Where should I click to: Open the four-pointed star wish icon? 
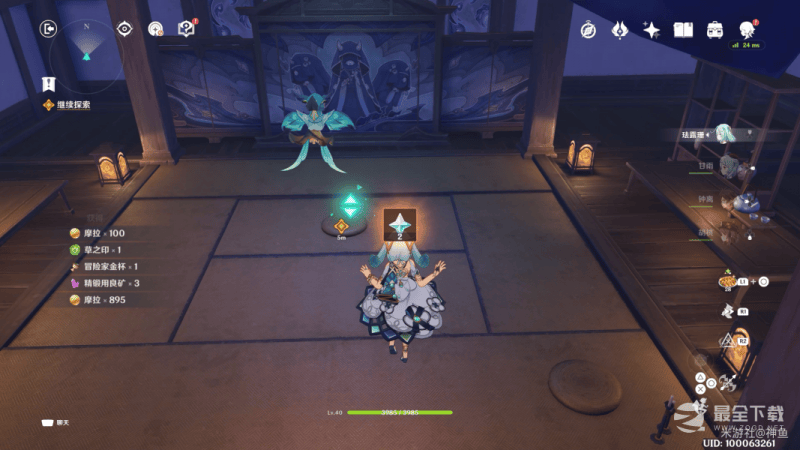651,30
